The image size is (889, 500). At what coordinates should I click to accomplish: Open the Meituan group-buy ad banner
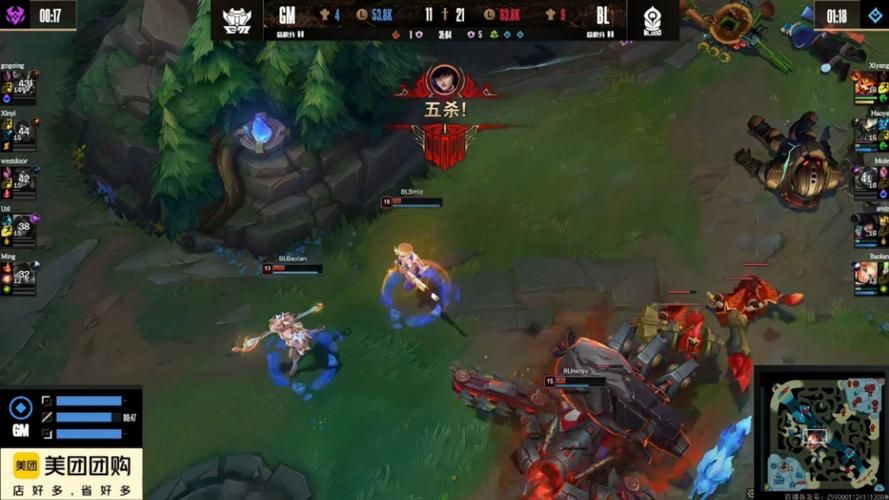click(x=71, y=474)
